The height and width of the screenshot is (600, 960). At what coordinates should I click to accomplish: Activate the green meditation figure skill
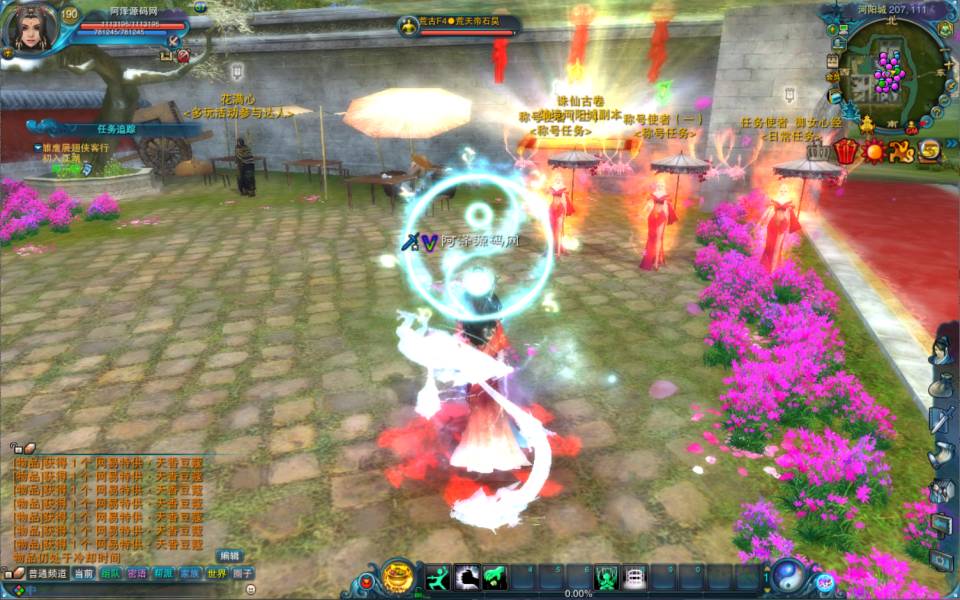(606, 577)
